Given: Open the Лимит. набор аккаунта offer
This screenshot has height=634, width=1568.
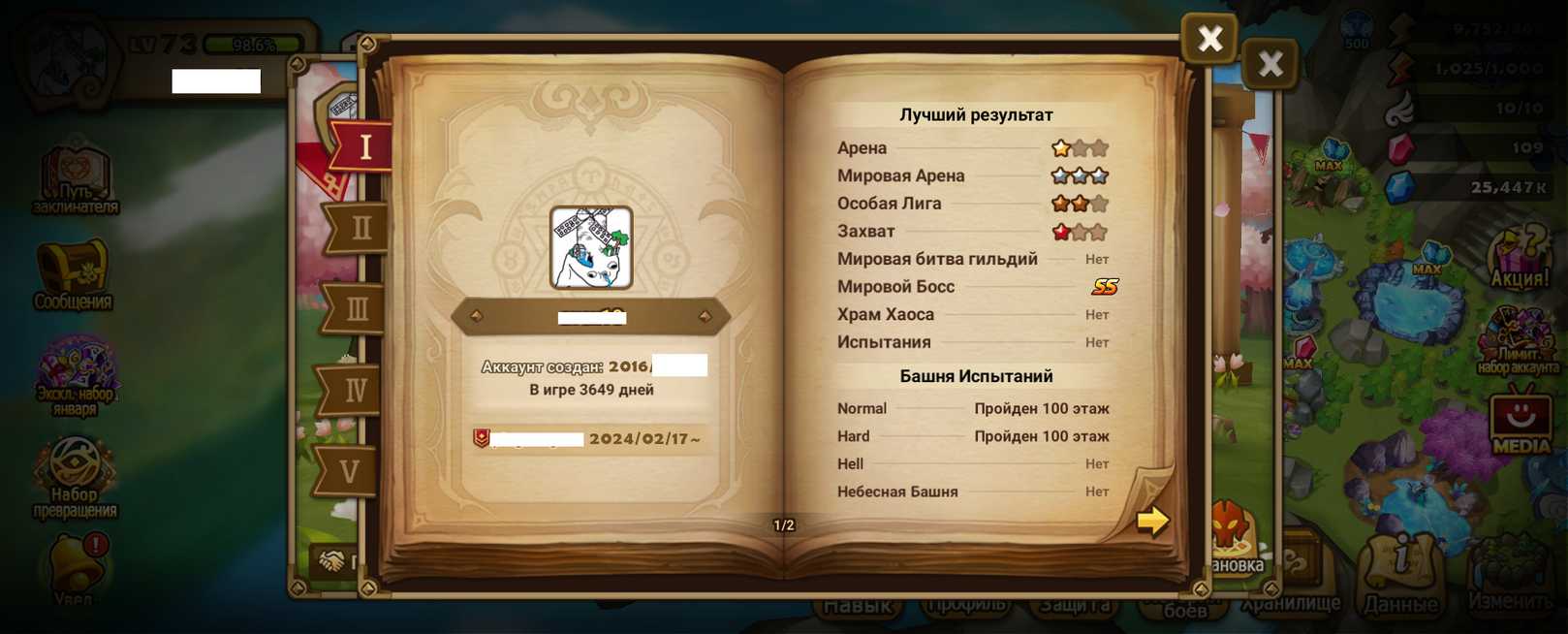Looking at the screenshot, I should click(1518, 341).
